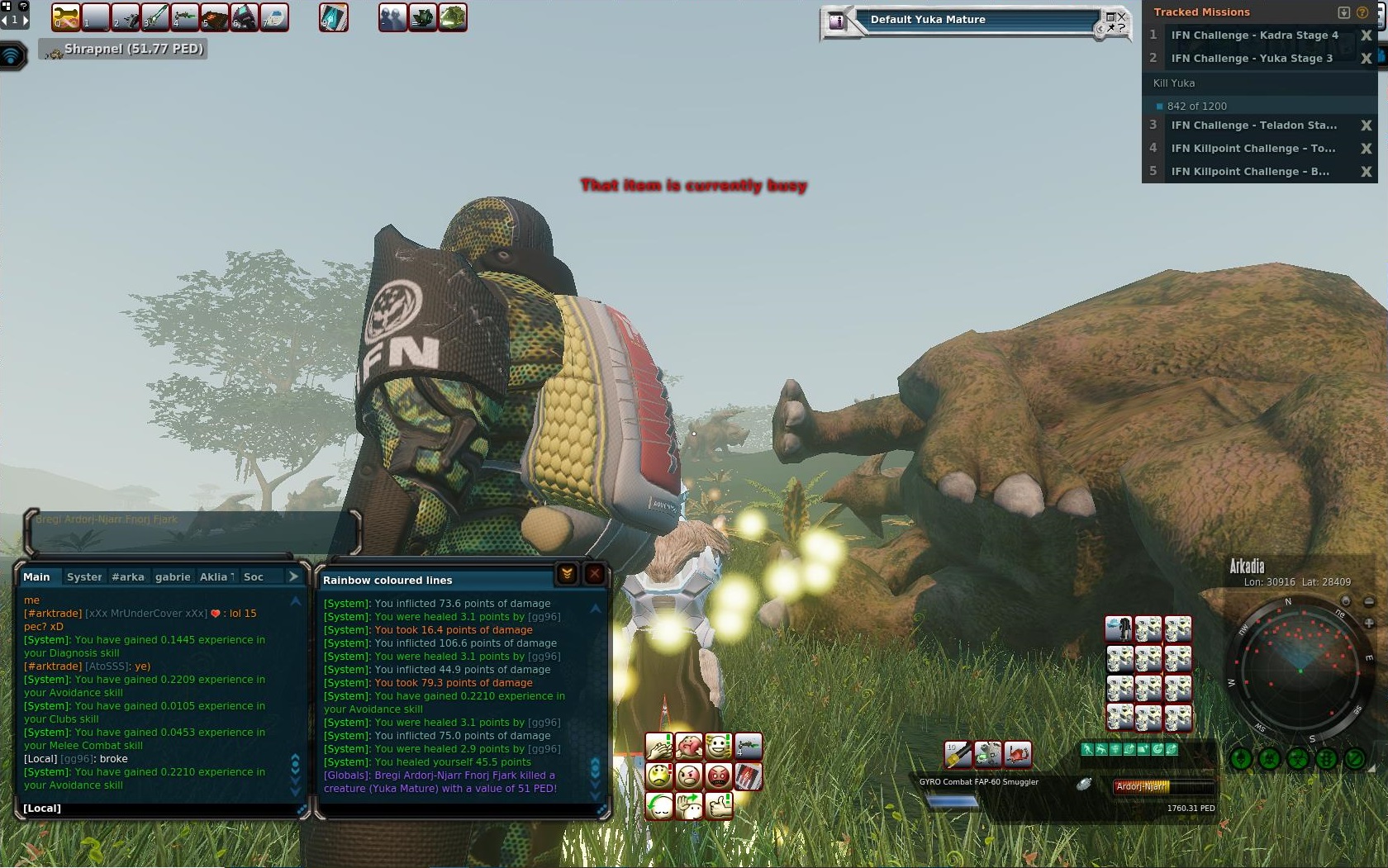Untrack the IFN Challenge - Yuka Stage 3 mission
This screenshot has height=868, width=1388.
tap(1366, 59)
